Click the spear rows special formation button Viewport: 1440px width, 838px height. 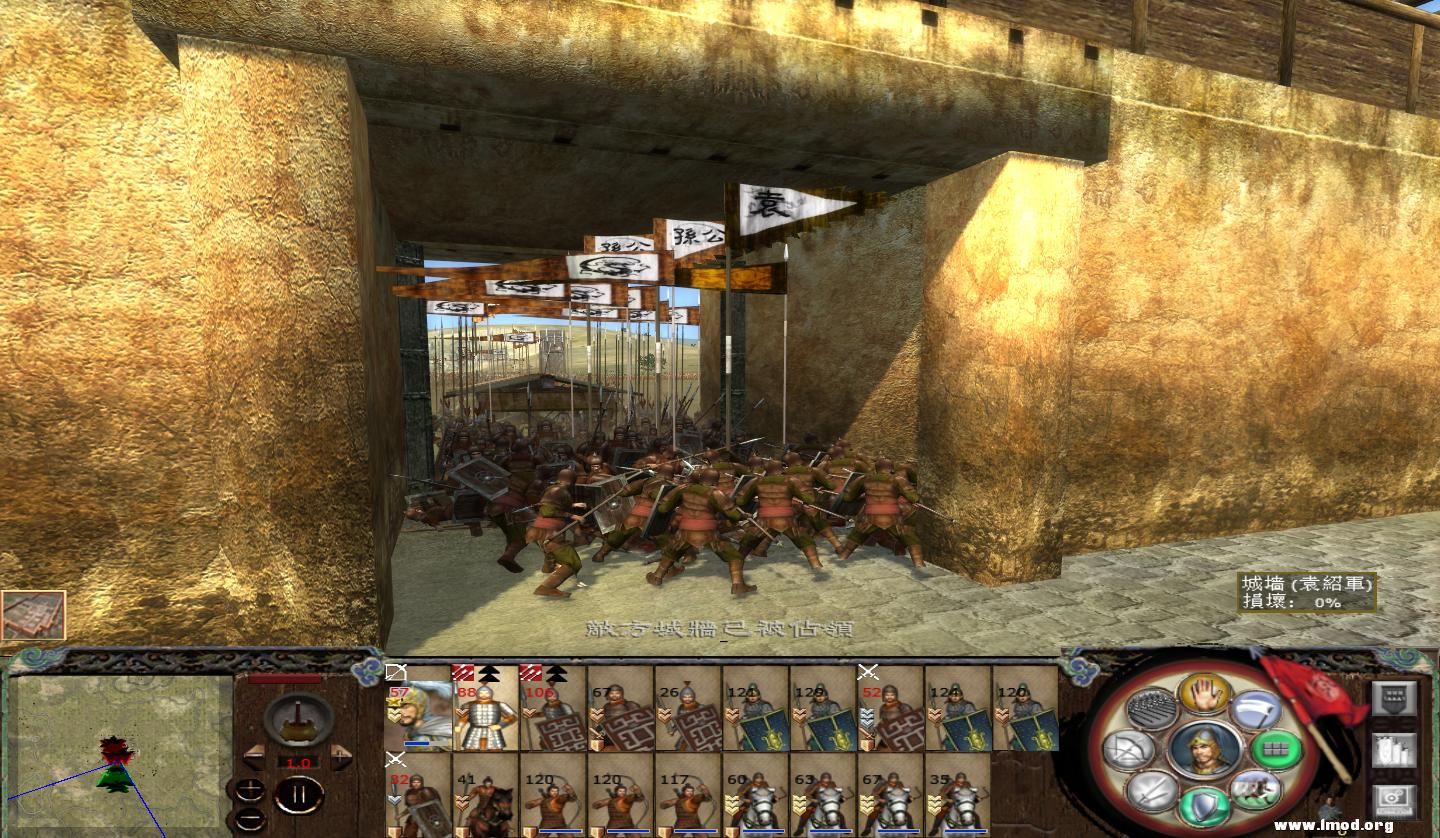point(1152,710)
